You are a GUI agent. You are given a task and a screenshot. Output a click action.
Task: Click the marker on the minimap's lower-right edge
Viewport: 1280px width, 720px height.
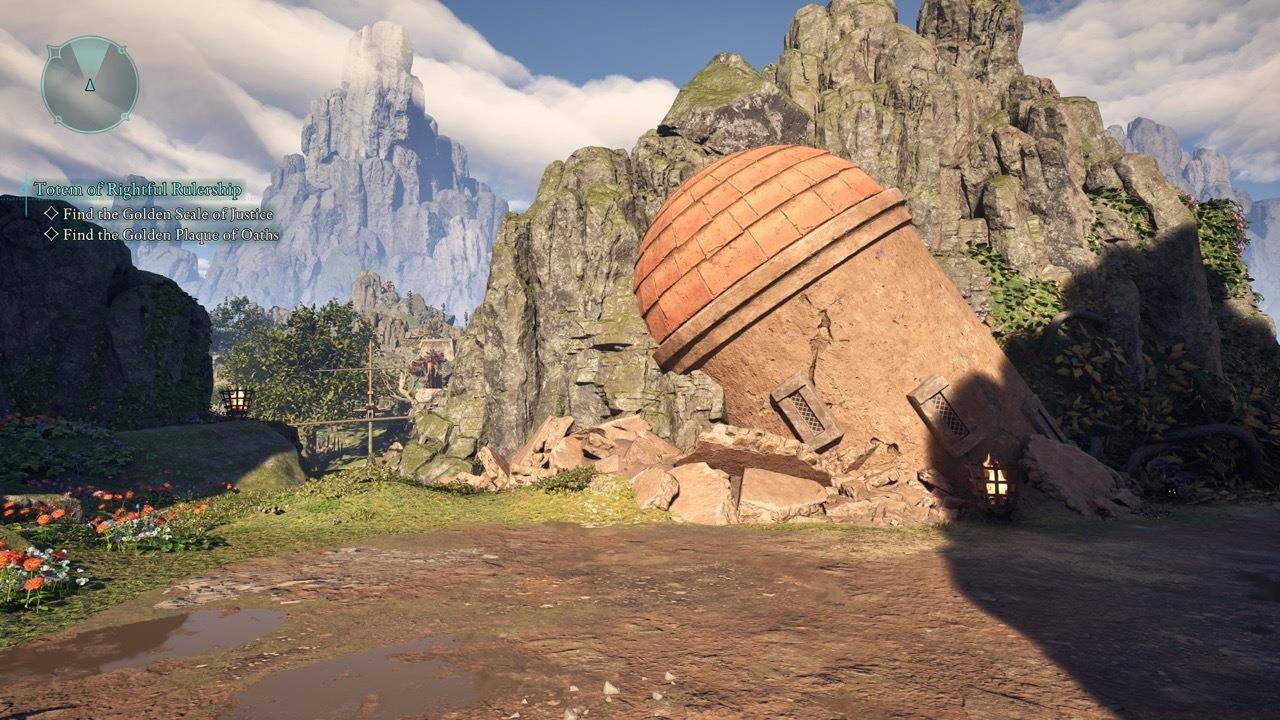pos(124,117)
